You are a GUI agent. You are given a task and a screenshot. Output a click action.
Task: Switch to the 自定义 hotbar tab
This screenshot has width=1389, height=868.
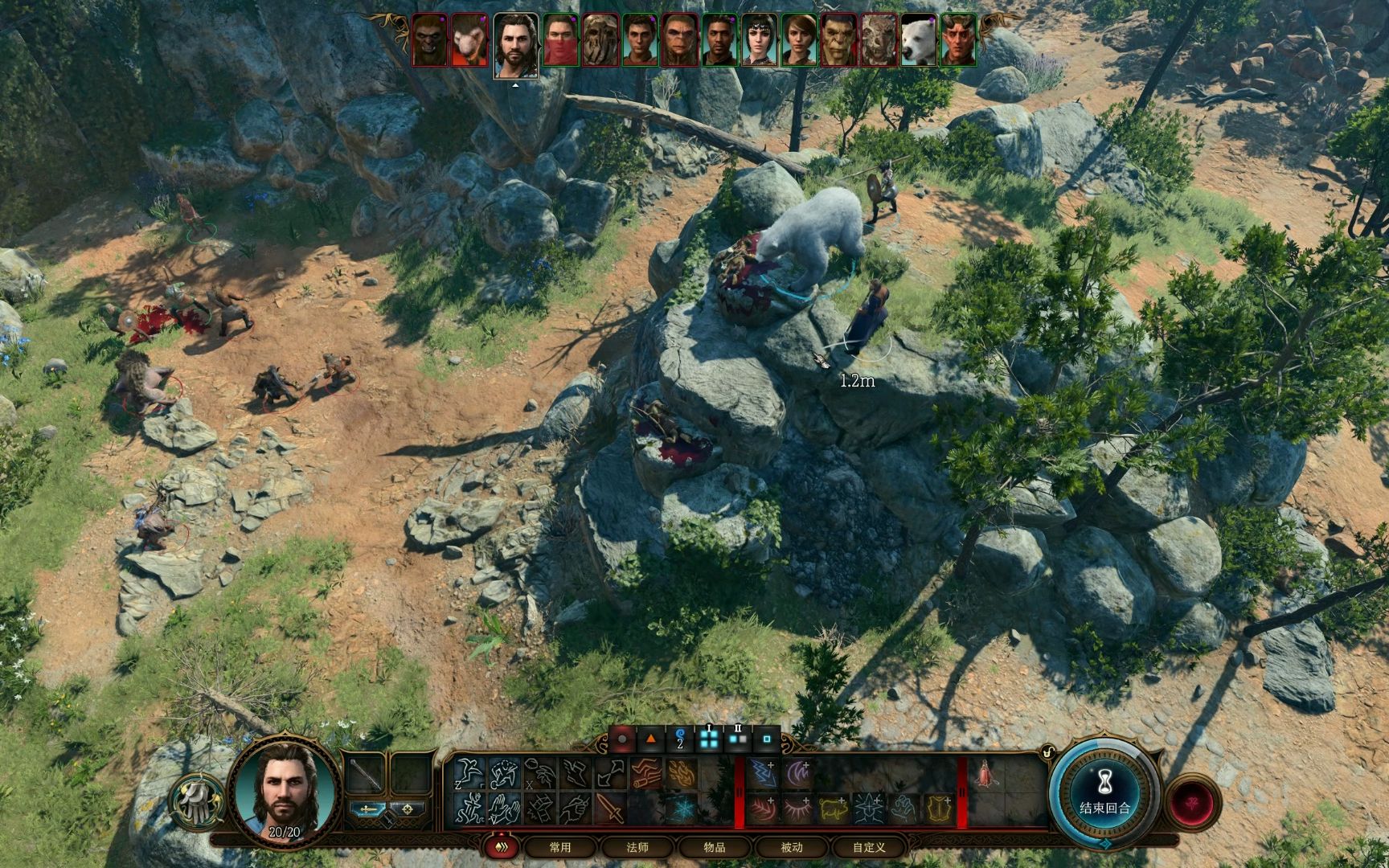pos(869,847)
